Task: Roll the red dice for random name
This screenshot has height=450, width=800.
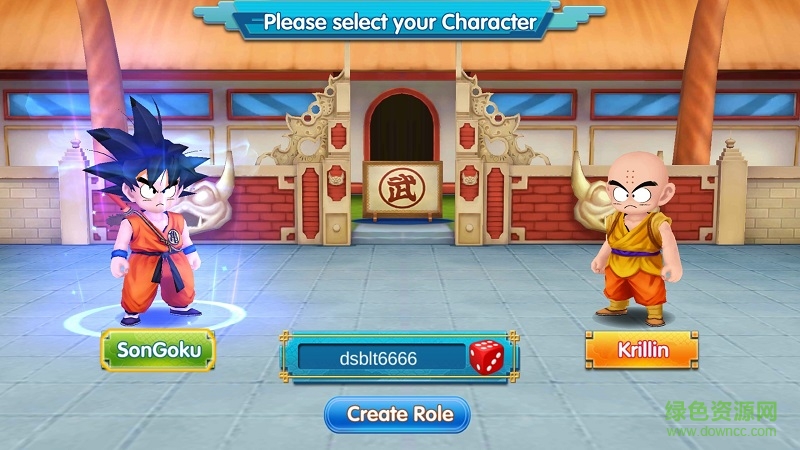Action: 487,357
